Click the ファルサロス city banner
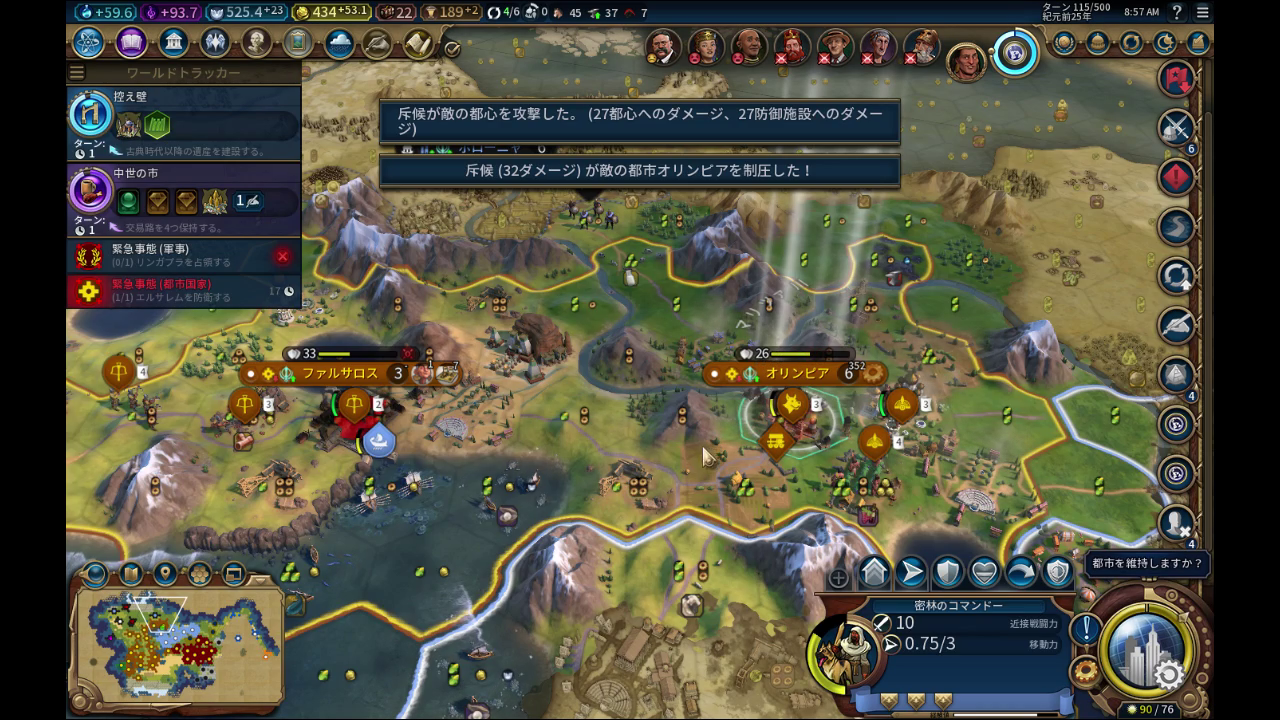The image size is (1280, 720). 340,373
